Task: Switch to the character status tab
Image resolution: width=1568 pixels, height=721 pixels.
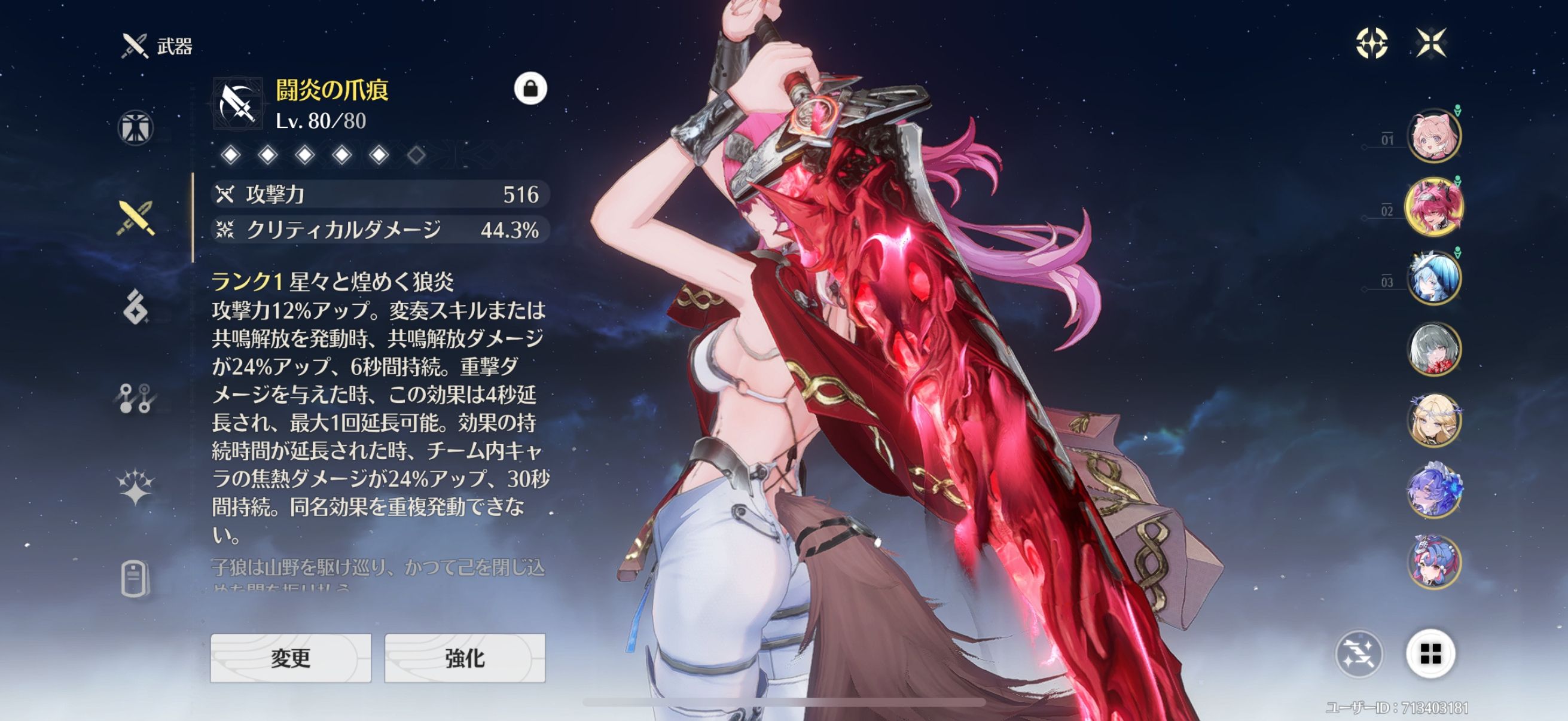Action: 135,128
